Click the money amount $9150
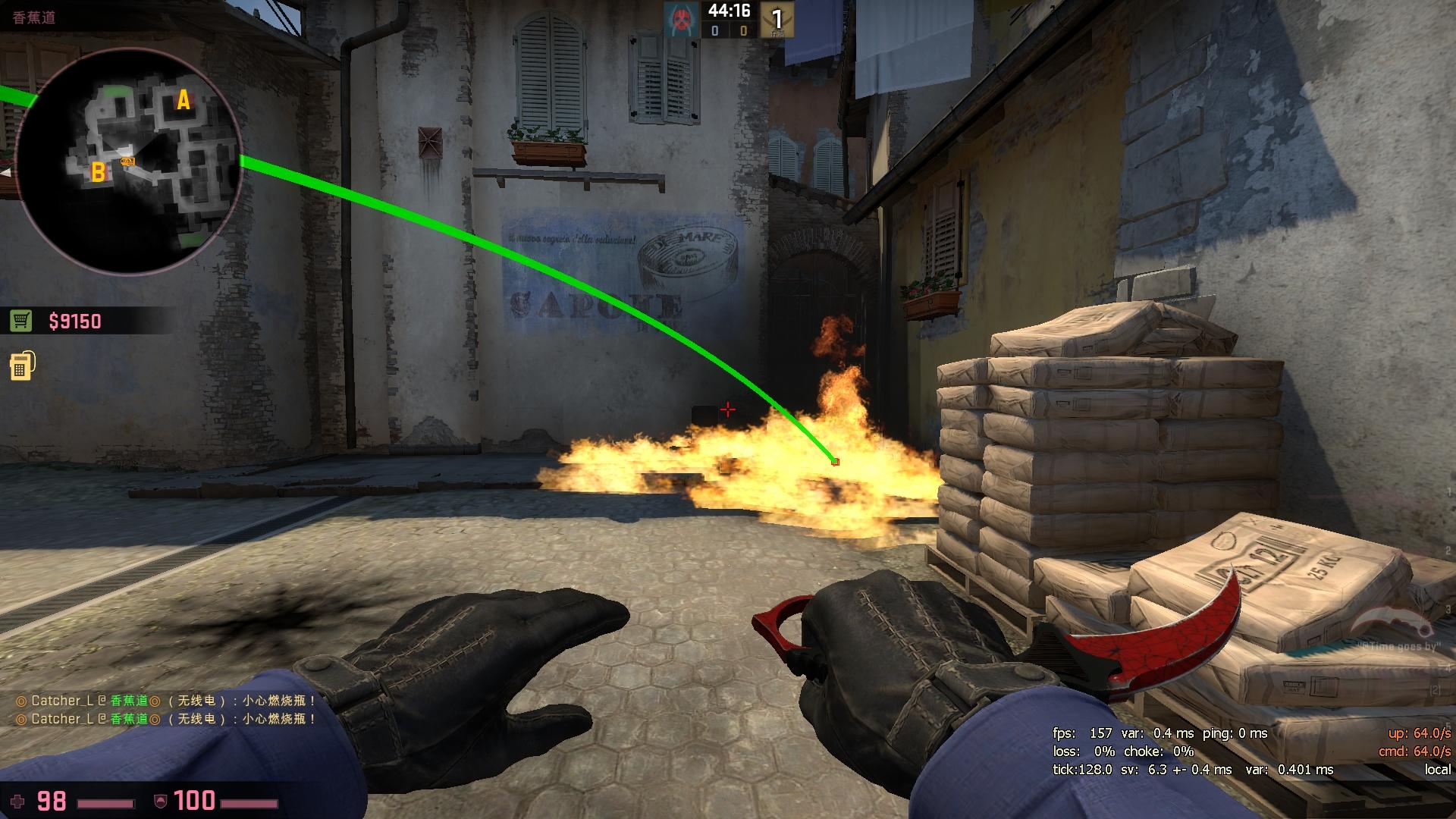Screen dimensions: 1456x819 (76, 321)
